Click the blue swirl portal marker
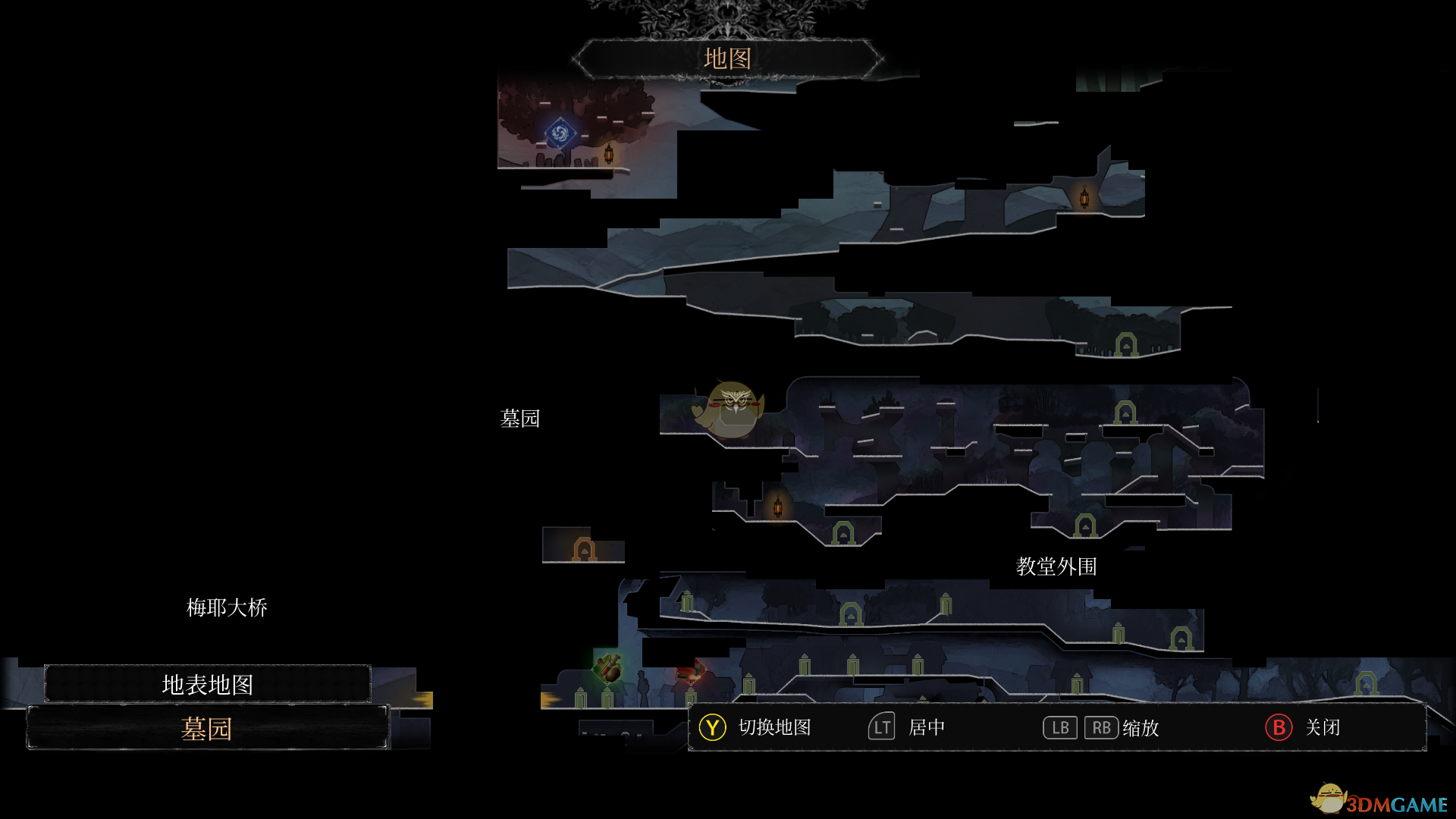Image resolution: width=1456 pixels, height=819 pixels. tap(560, 134)
